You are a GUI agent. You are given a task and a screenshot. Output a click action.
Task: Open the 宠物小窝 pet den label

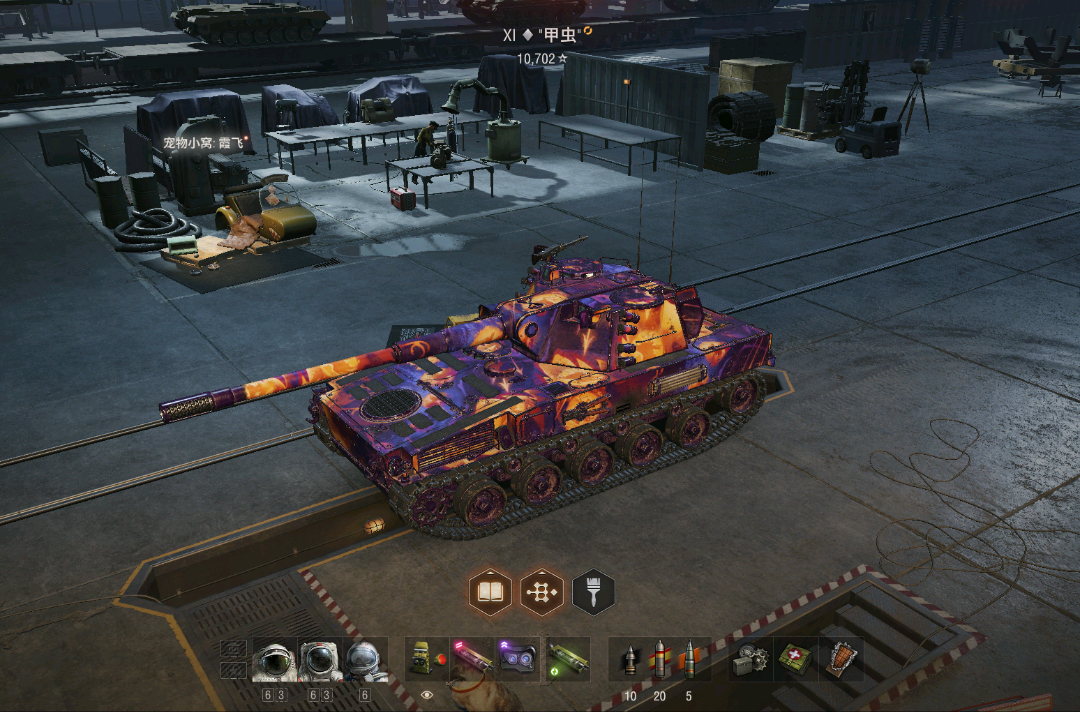pos(203,143)
